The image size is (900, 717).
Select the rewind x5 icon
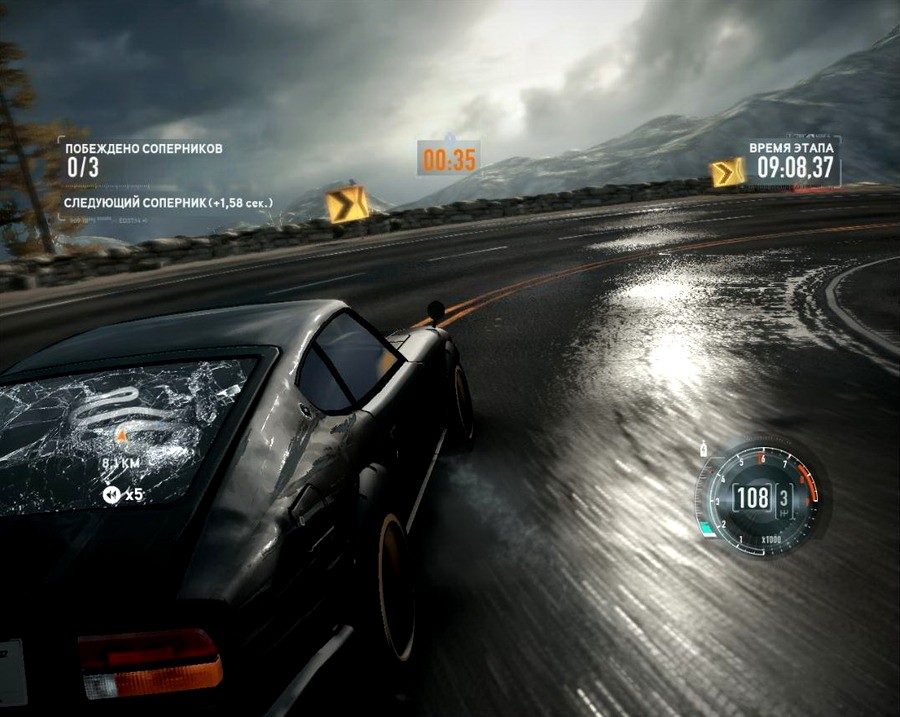(109, 494)
